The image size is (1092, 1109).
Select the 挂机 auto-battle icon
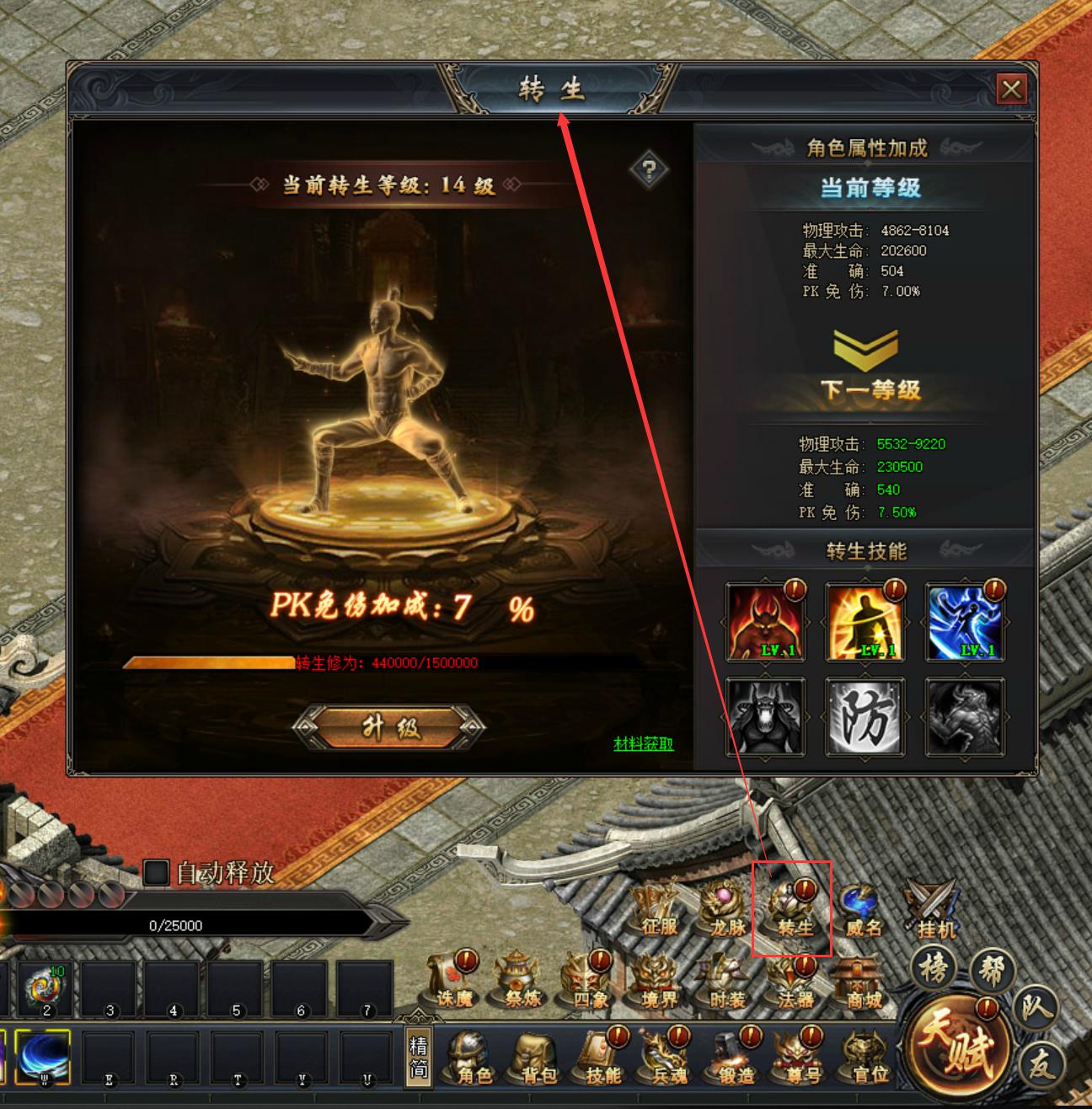[932, 910]
